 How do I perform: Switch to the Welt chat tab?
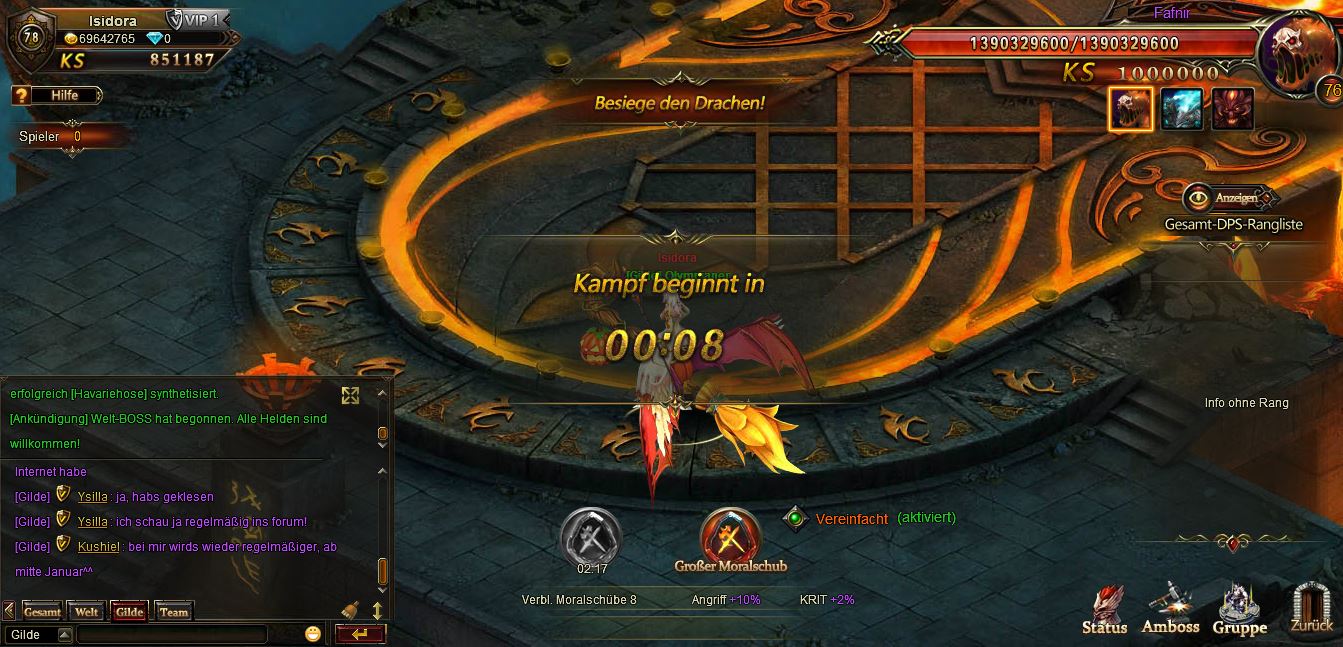pos(87,611)
